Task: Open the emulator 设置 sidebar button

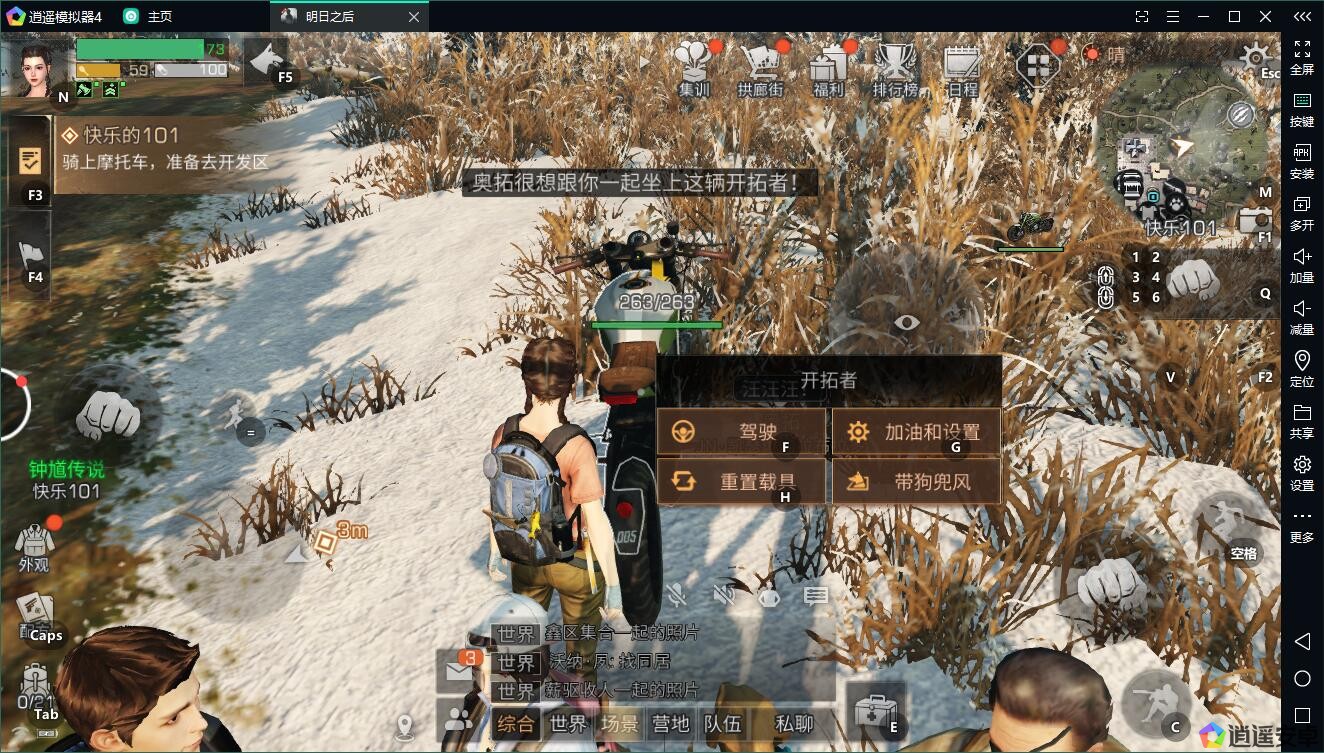Action: 1302,471
